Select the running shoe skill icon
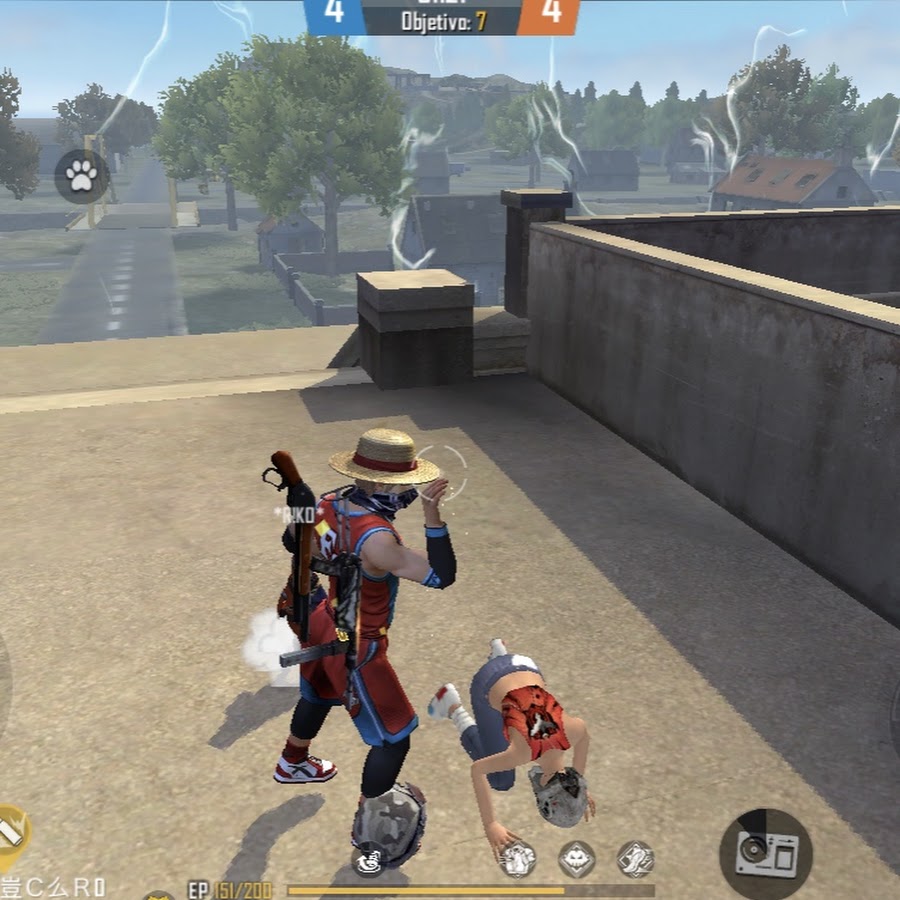 (x=635, y=858)
